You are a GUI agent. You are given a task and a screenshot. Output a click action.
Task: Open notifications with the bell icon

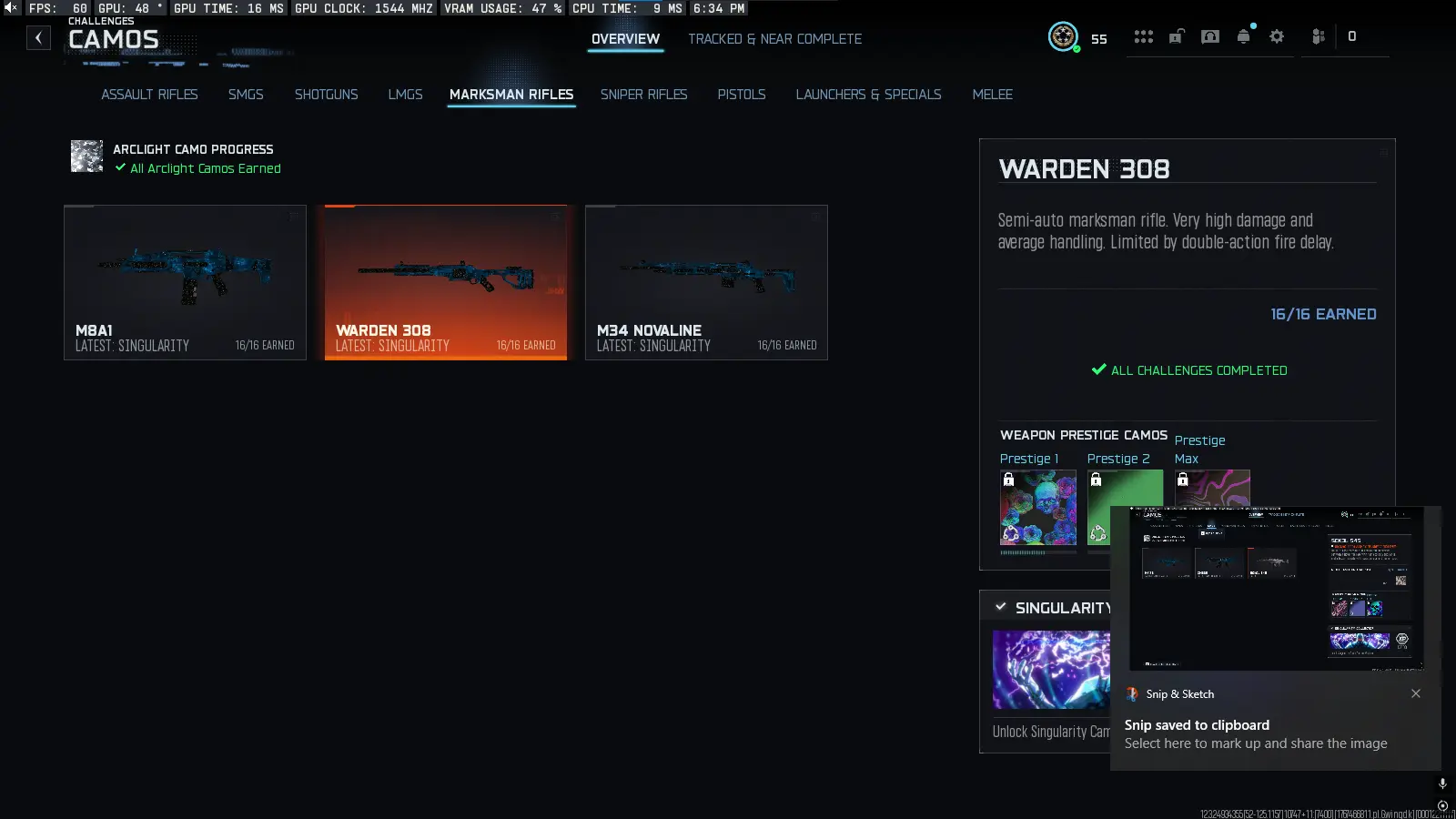pos(1243,38)
